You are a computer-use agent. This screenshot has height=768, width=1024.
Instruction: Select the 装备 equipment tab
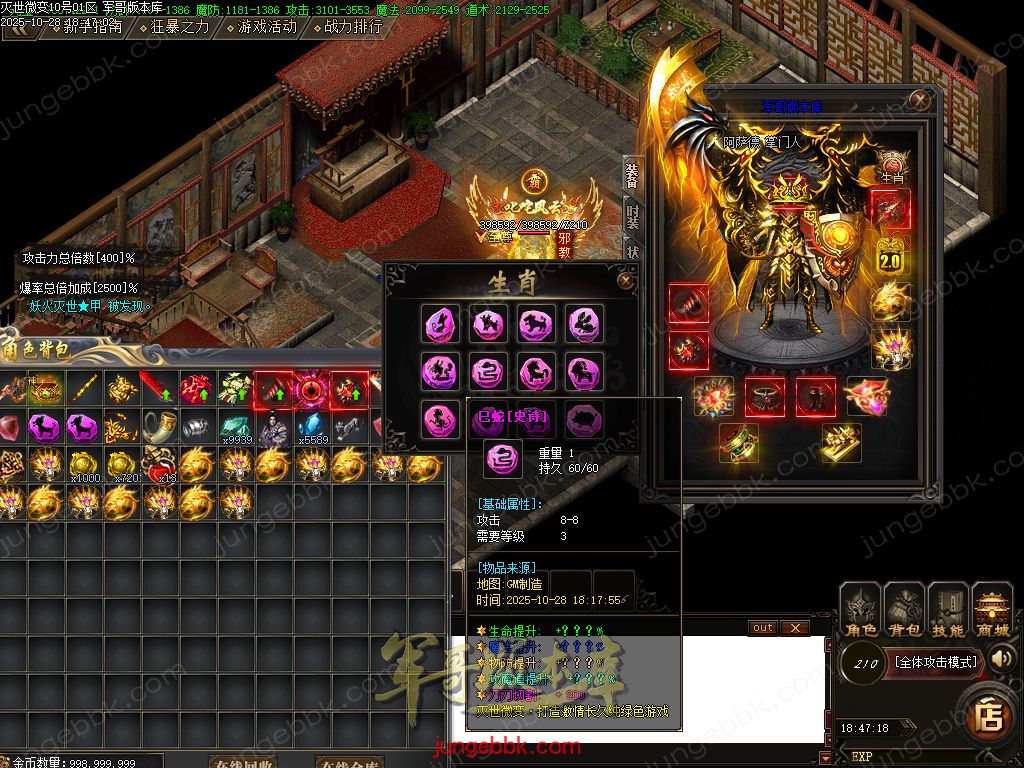pyautogui.click(x=632, y=176)
